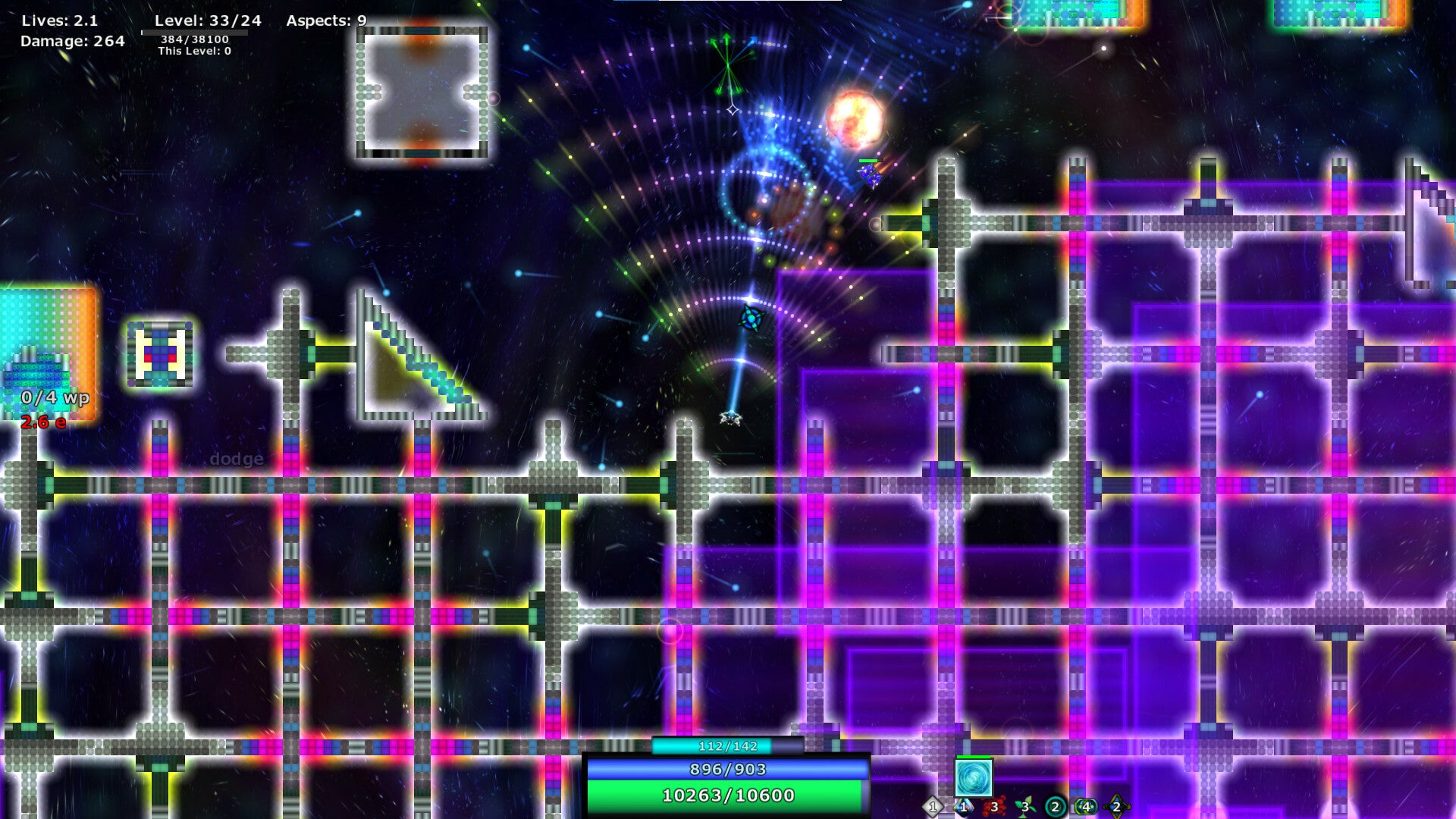
Task: Select the teal ring aspect icon
Action: pyautogui.click(x=1055, y=807)
